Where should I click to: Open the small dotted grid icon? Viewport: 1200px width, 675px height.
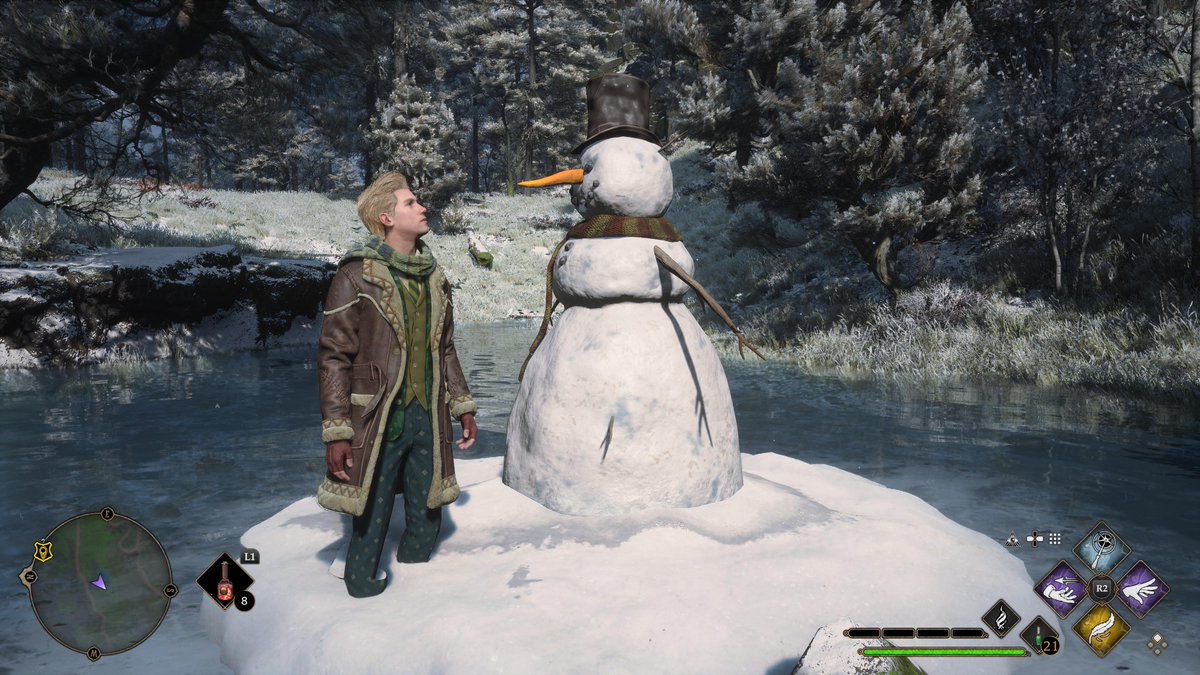click(1054, 539)
